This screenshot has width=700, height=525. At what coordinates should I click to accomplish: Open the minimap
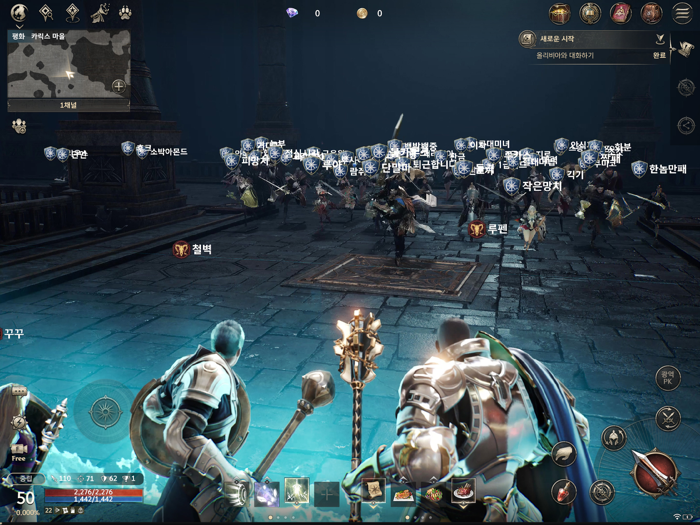[68, 68]
